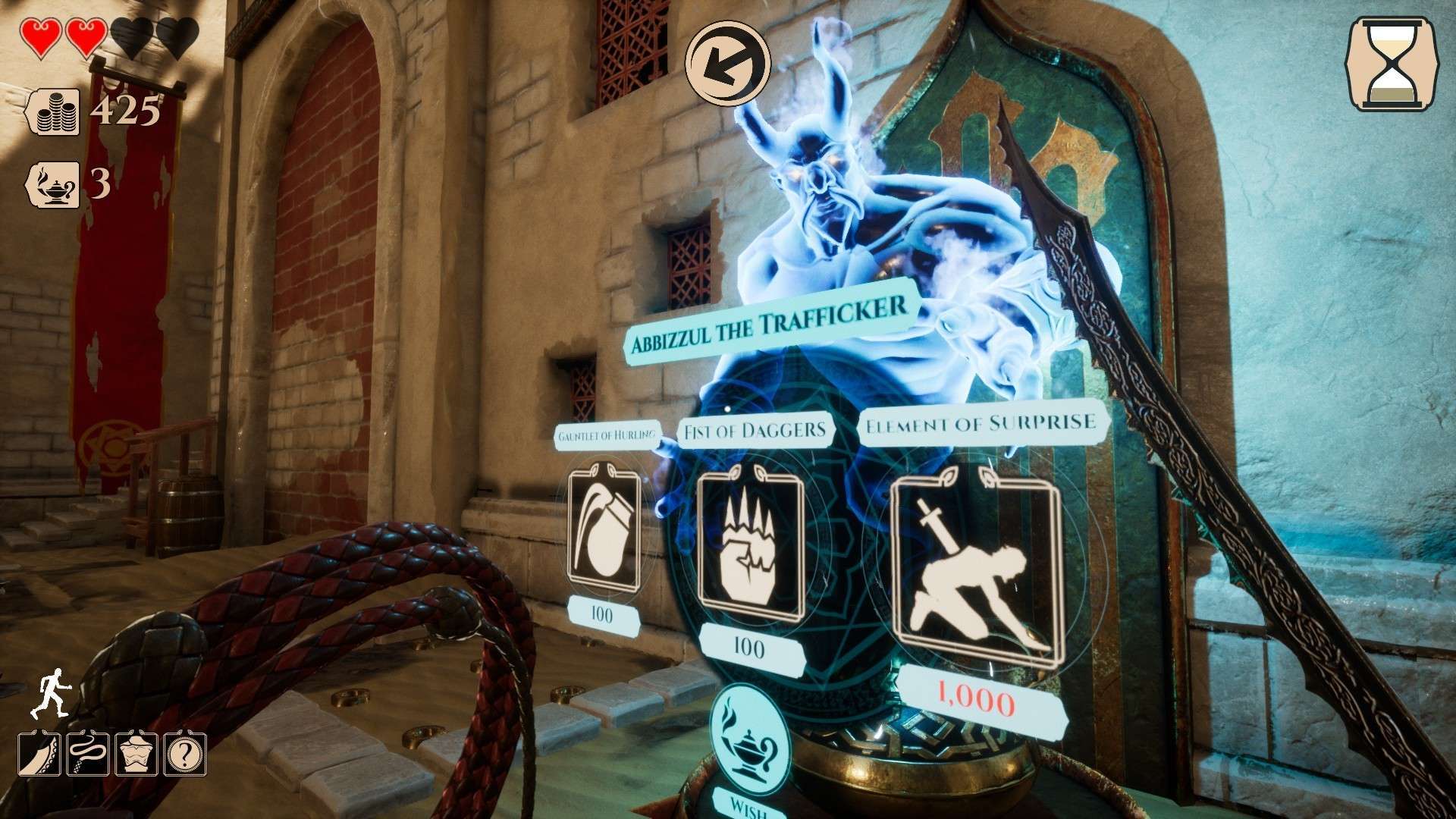Select the torso armor equipment slot
Screen dimensions: 1456x819
(136, 754)
